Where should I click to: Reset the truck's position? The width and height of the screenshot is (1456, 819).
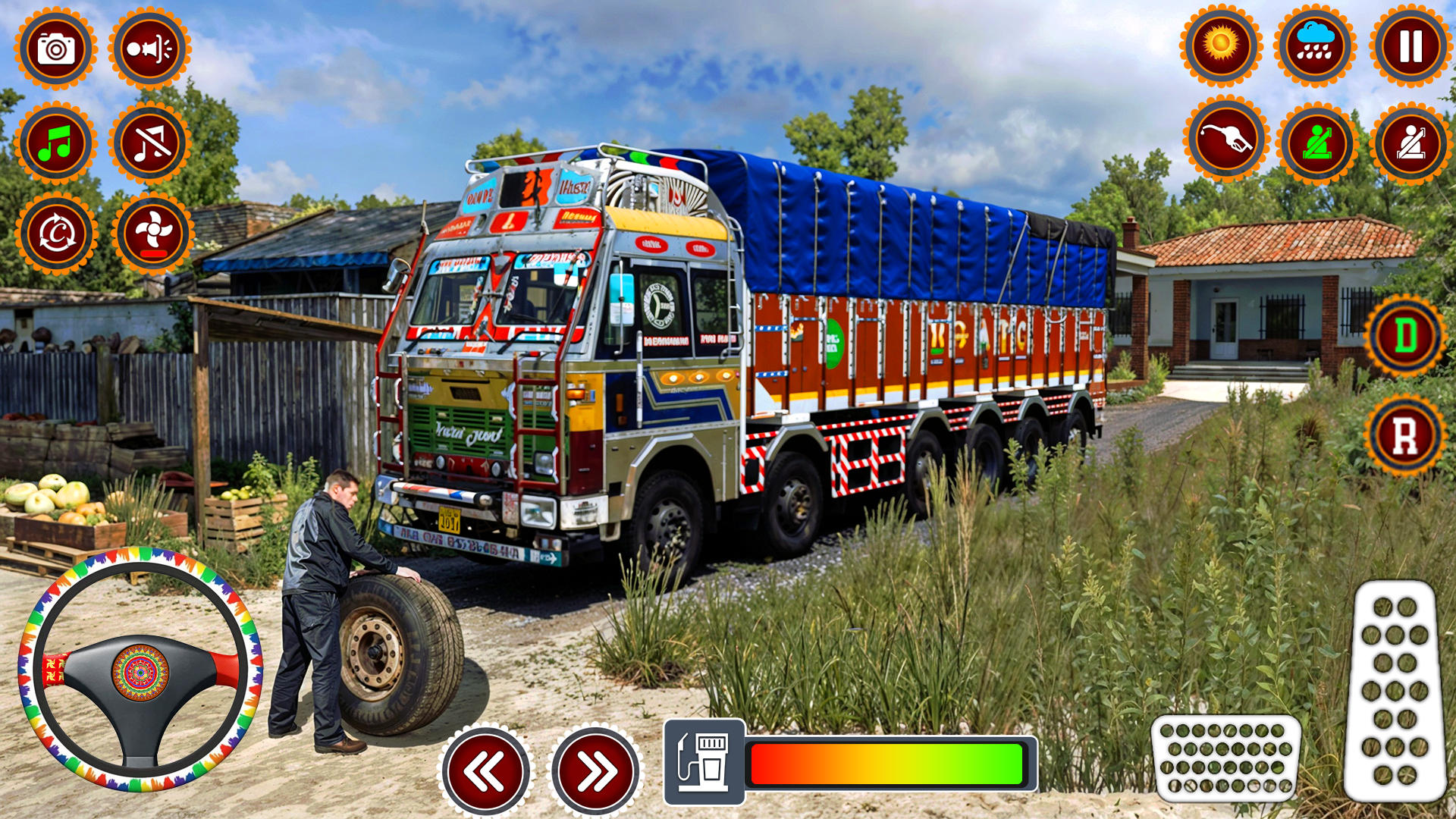(57, 231)
